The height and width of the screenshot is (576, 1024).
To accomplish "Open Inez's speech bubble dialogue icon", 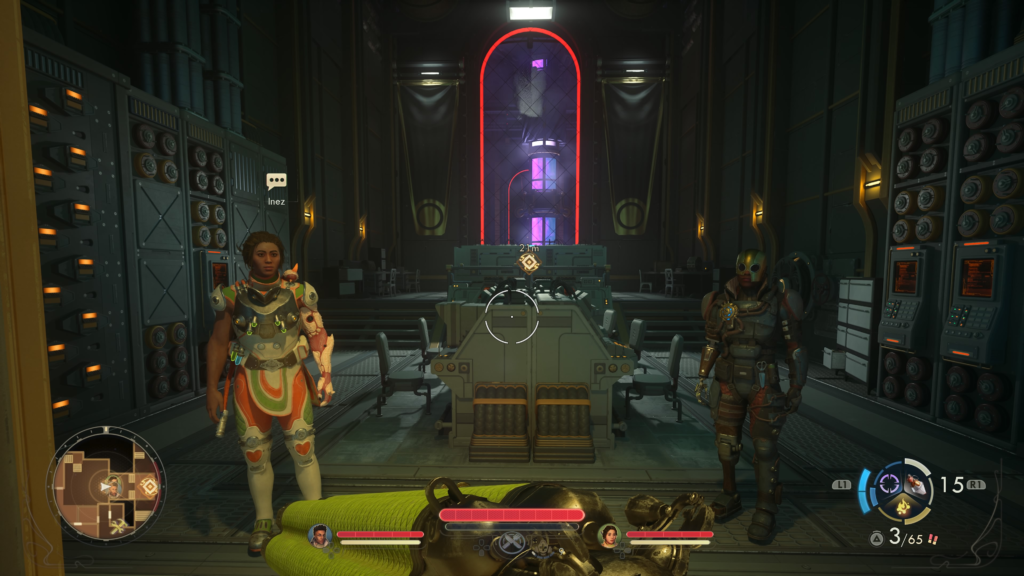I will [x=276, y=181].
